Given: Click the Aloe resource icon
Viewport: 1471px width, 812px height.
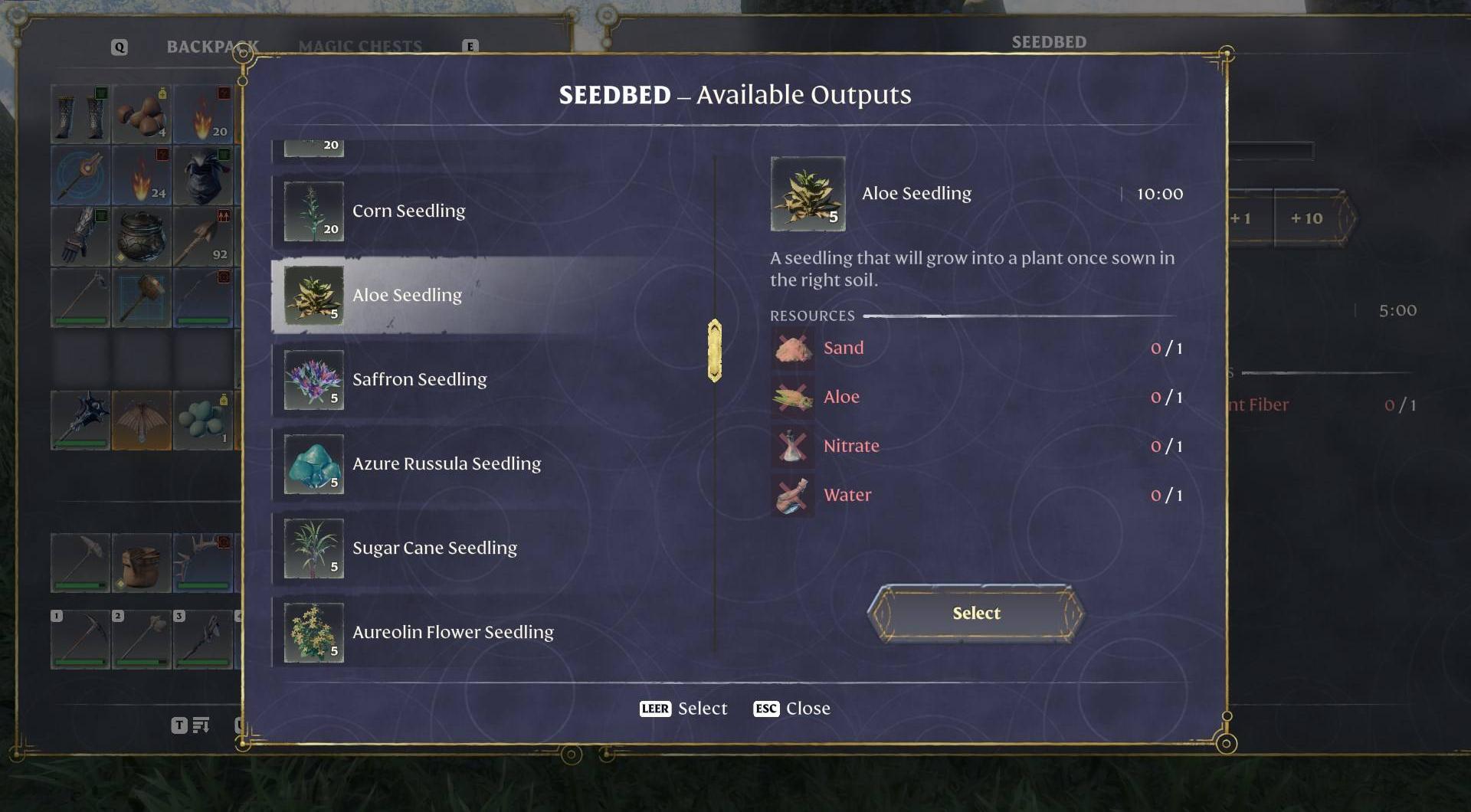Looking at the screenshot, I should tap(791, 396).
